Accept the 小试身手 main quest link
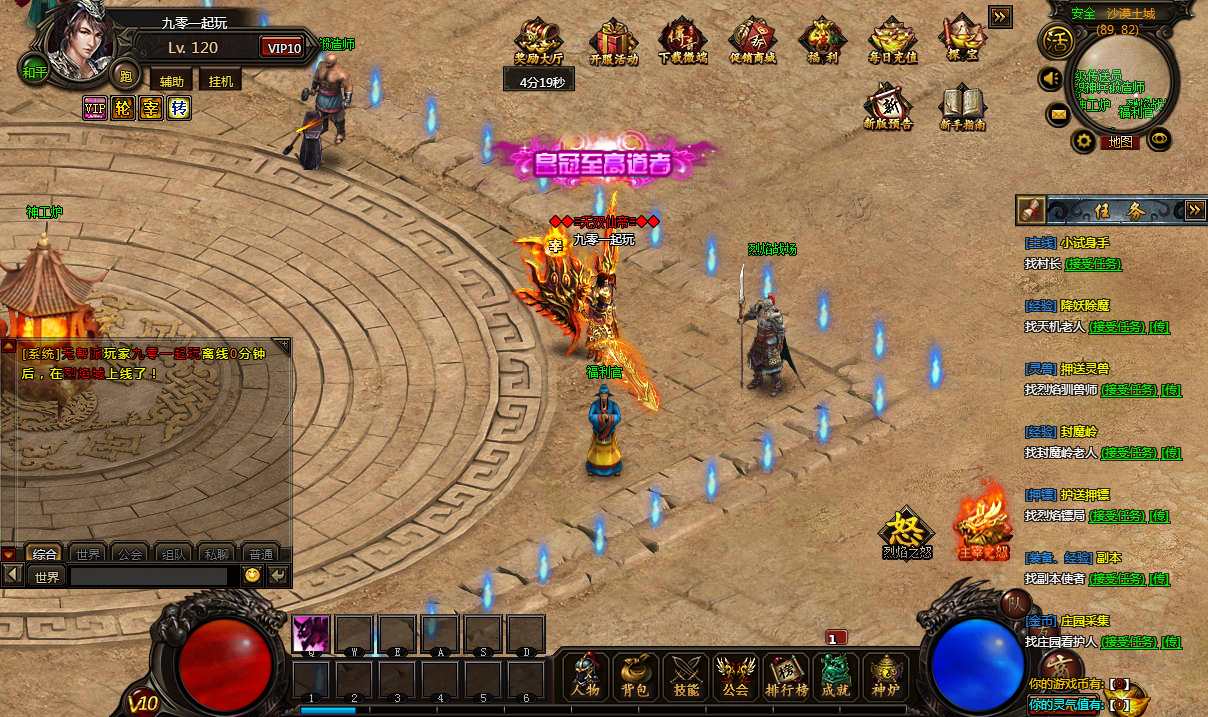The width and height of the screenshot is (1208, 717). [1093, 264]
